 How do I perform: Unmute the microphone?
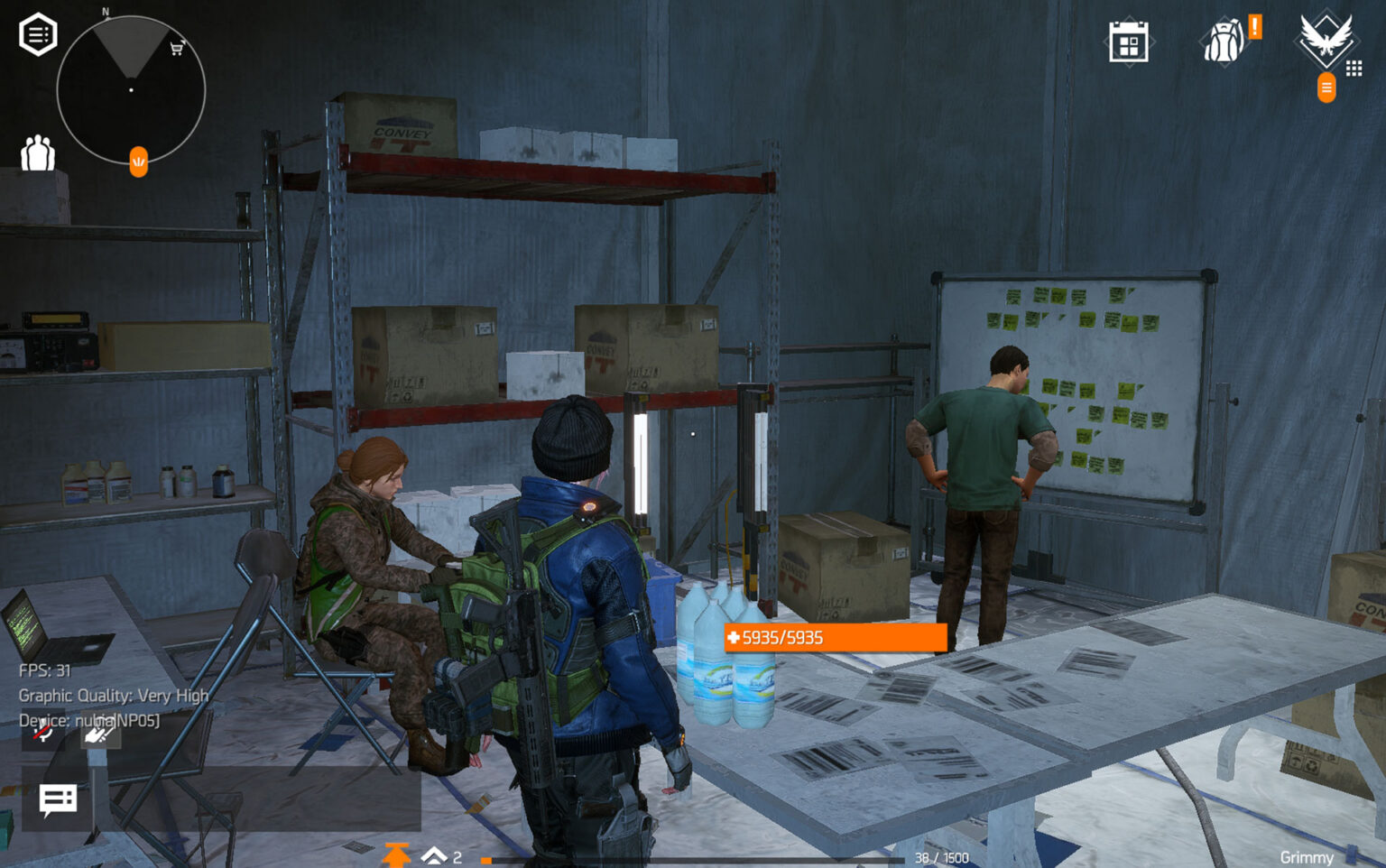40,734
